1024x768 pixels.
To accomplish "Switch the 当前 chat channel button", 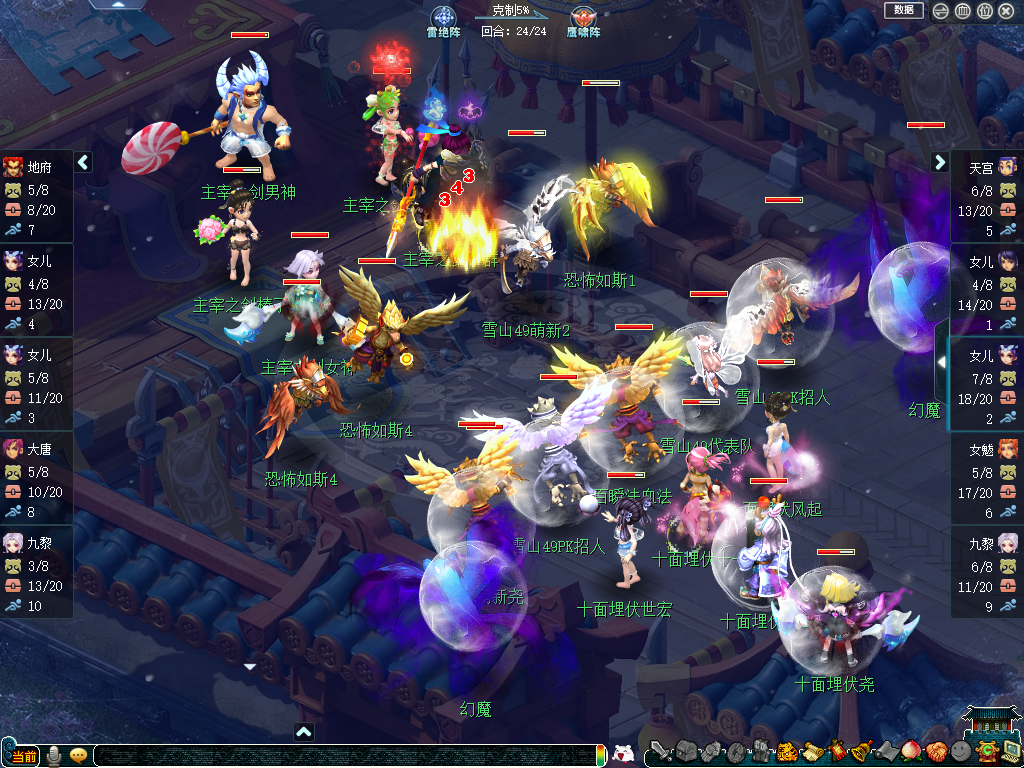I will pyautogui.click(x=24, y=755).
